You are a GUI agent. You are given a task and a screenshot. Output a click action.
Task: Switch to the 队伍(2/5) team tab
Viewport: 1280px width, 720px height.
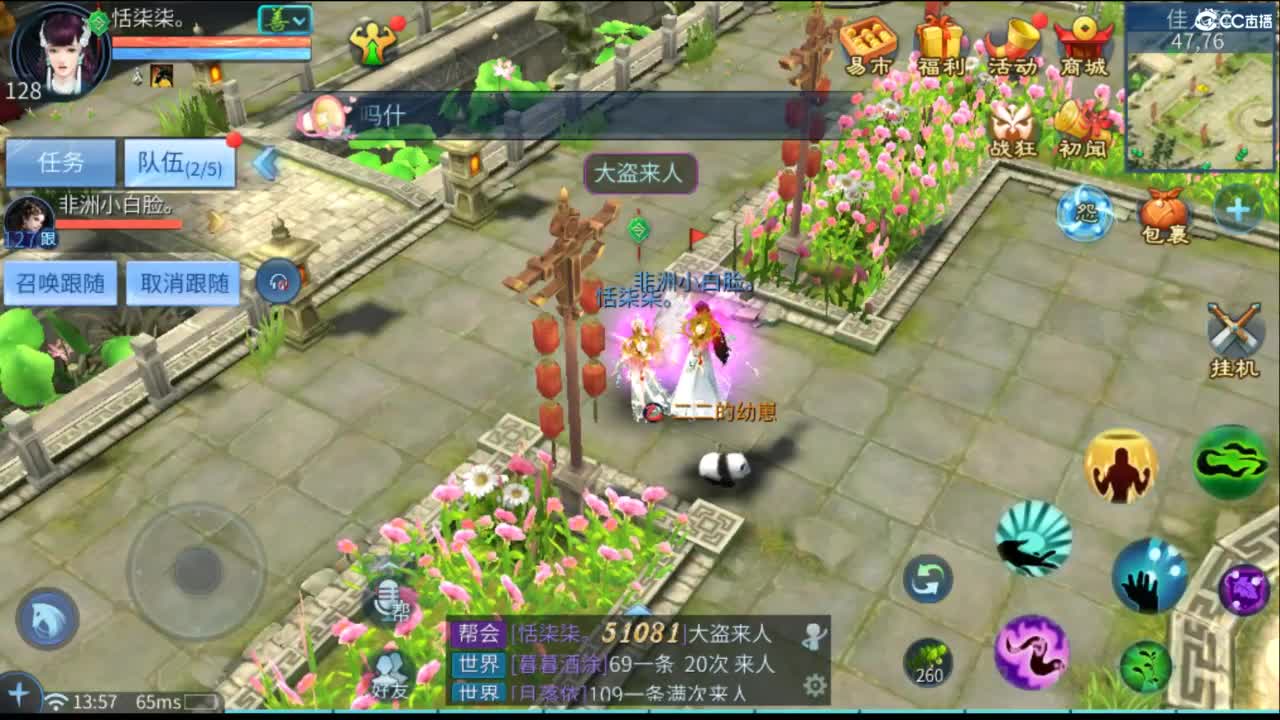pyautogui.click(x=176, y=162)
